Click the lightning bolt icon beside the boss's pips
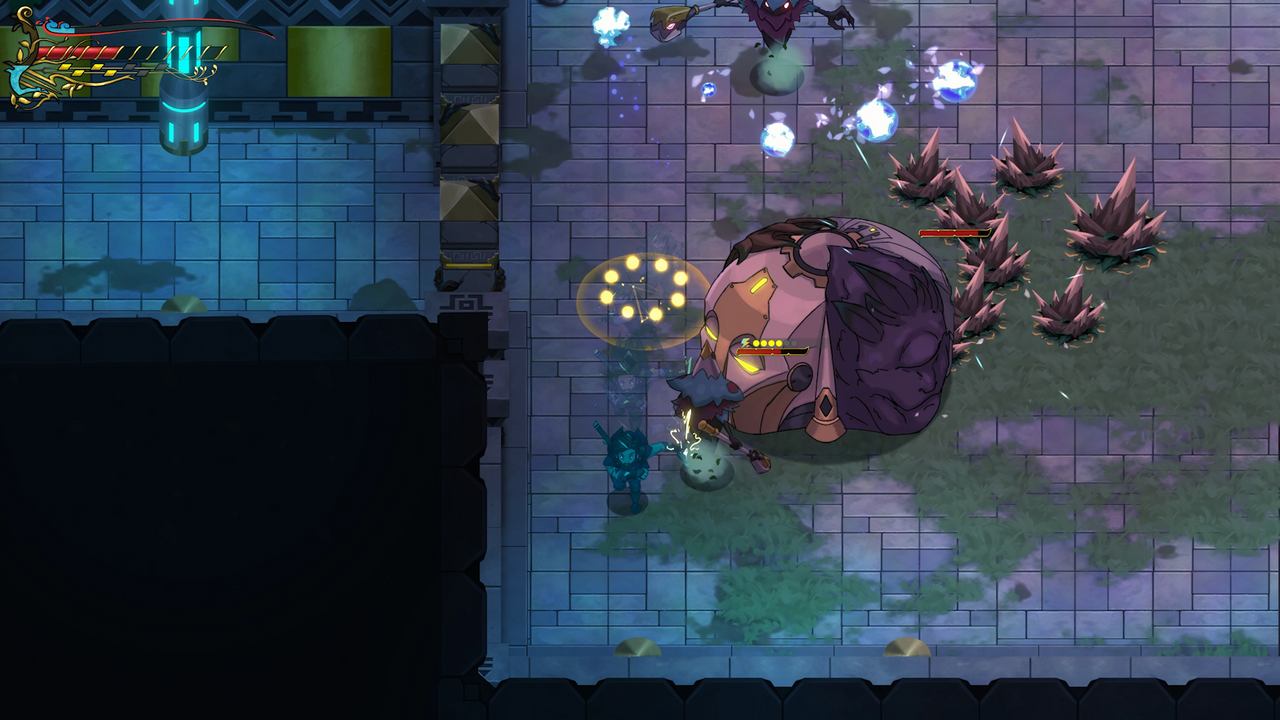This screenshot has height=720, width=1280. coord(744,343)
